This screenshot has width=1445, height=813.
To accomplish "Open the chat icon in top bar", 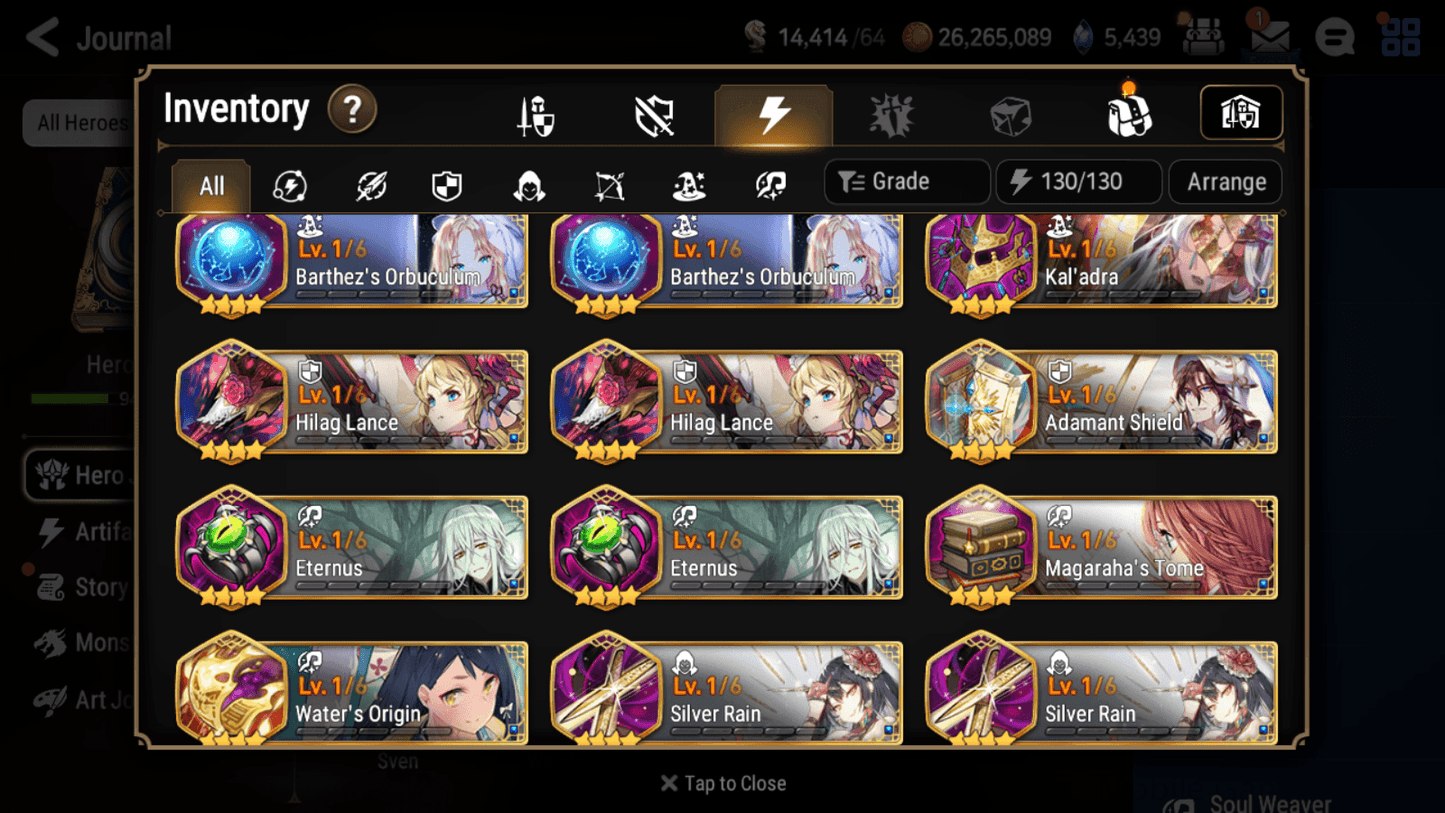I will pyautogui.click(x=1334, y=37).
